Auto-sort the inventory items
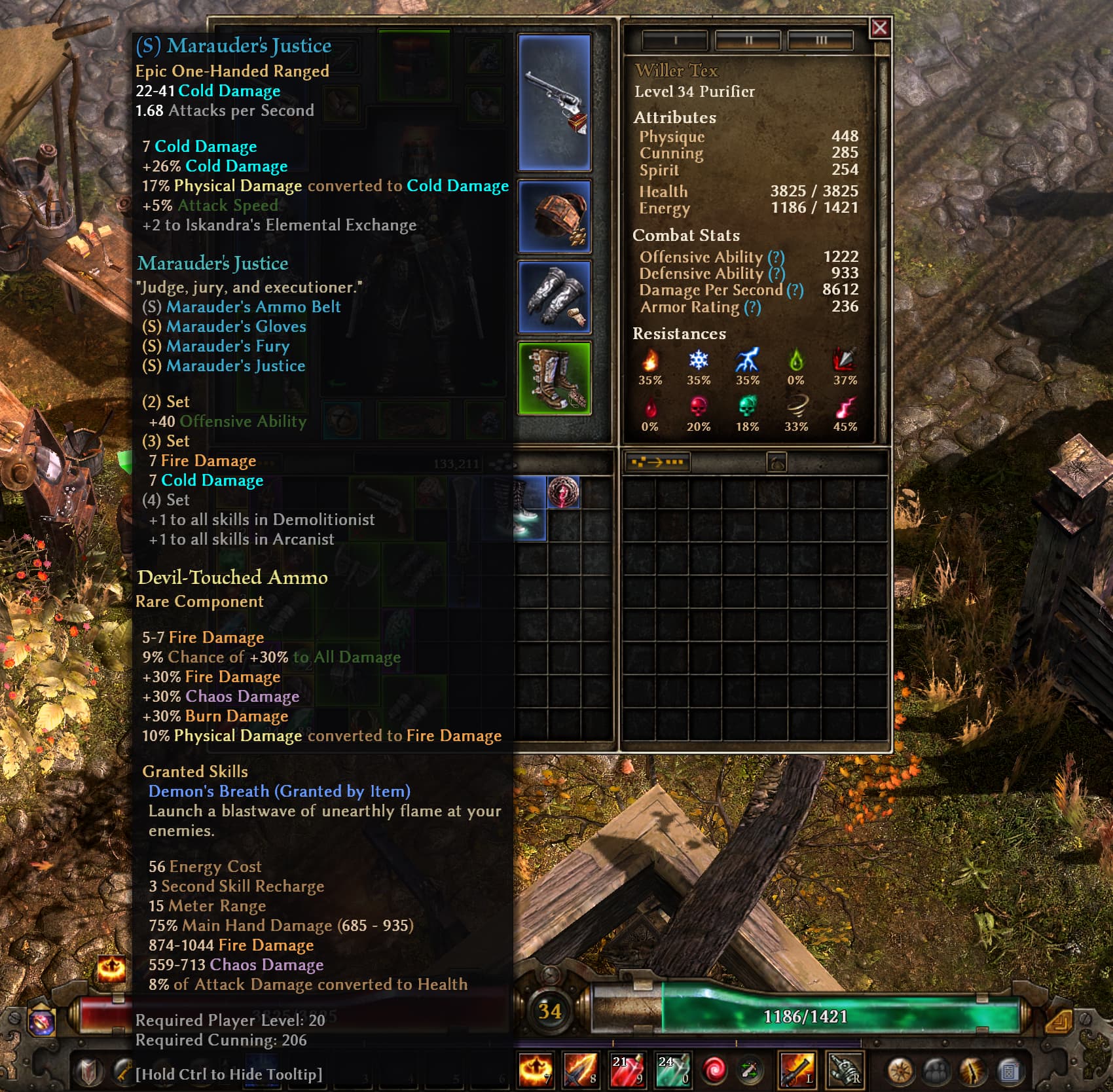The width and height of the screenshot is (1113, 1092). [x=656, y=462]
